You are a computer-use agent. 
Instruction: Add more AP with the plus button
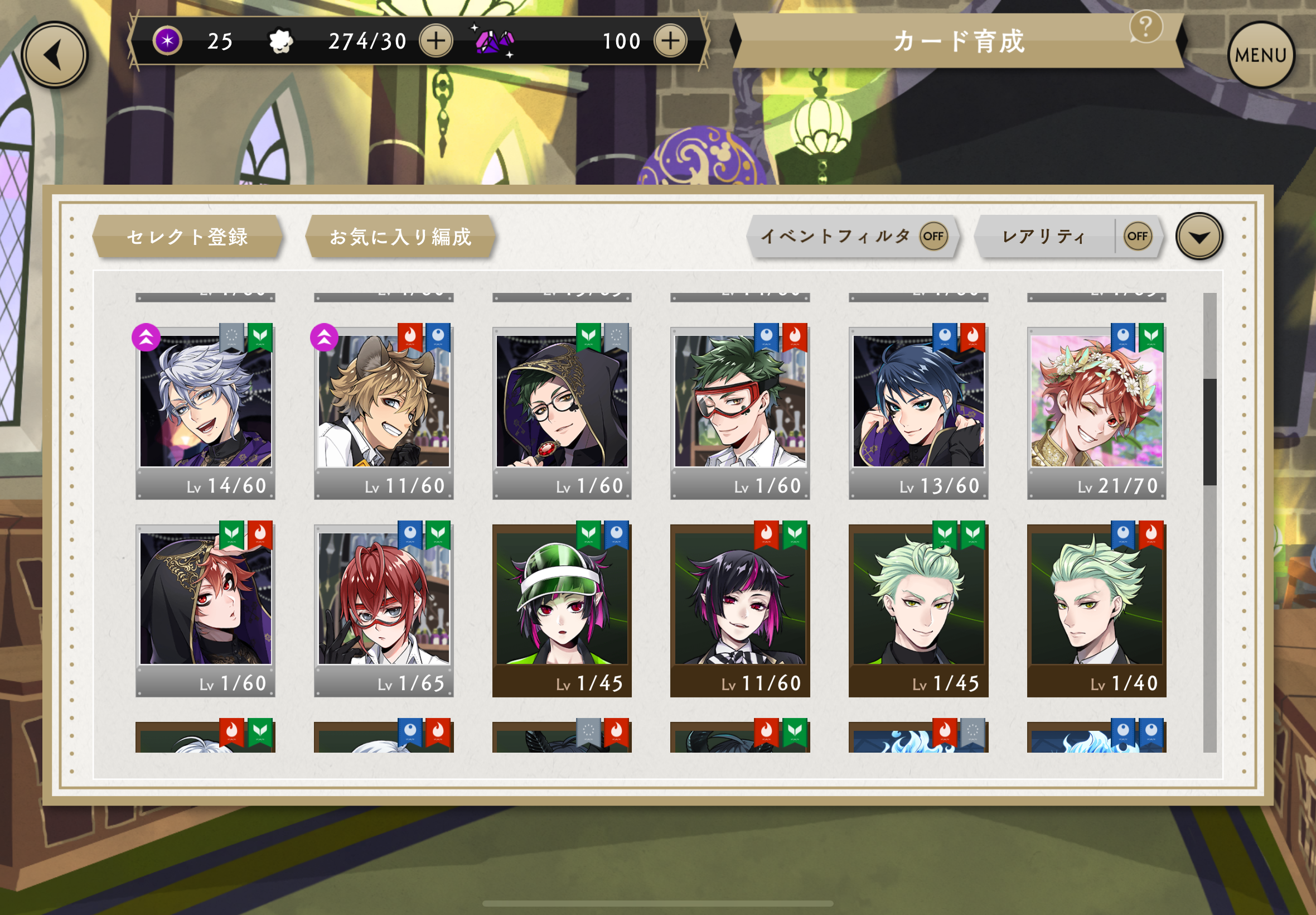point(436,41)
